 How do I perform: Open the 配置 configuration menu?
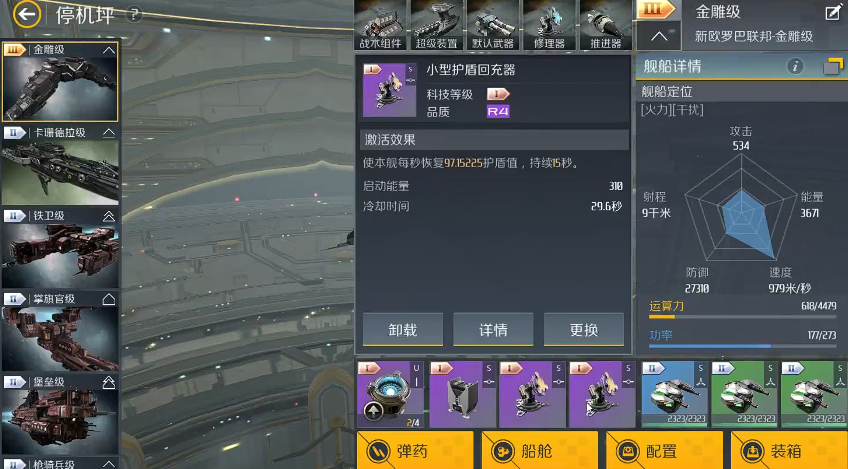point(663,451)
